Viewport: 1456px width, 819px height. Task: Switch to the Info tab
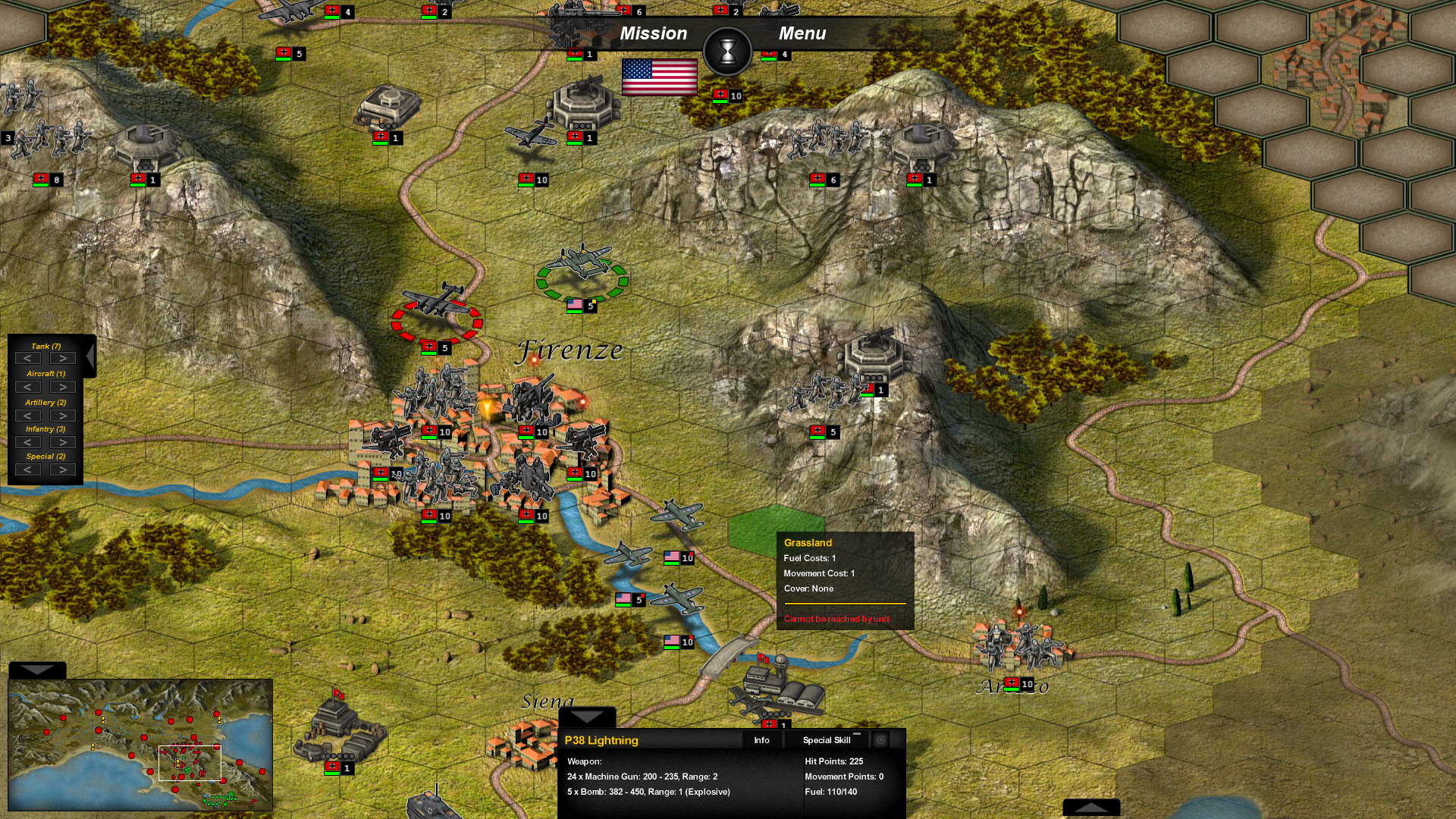tap(761, 740)
